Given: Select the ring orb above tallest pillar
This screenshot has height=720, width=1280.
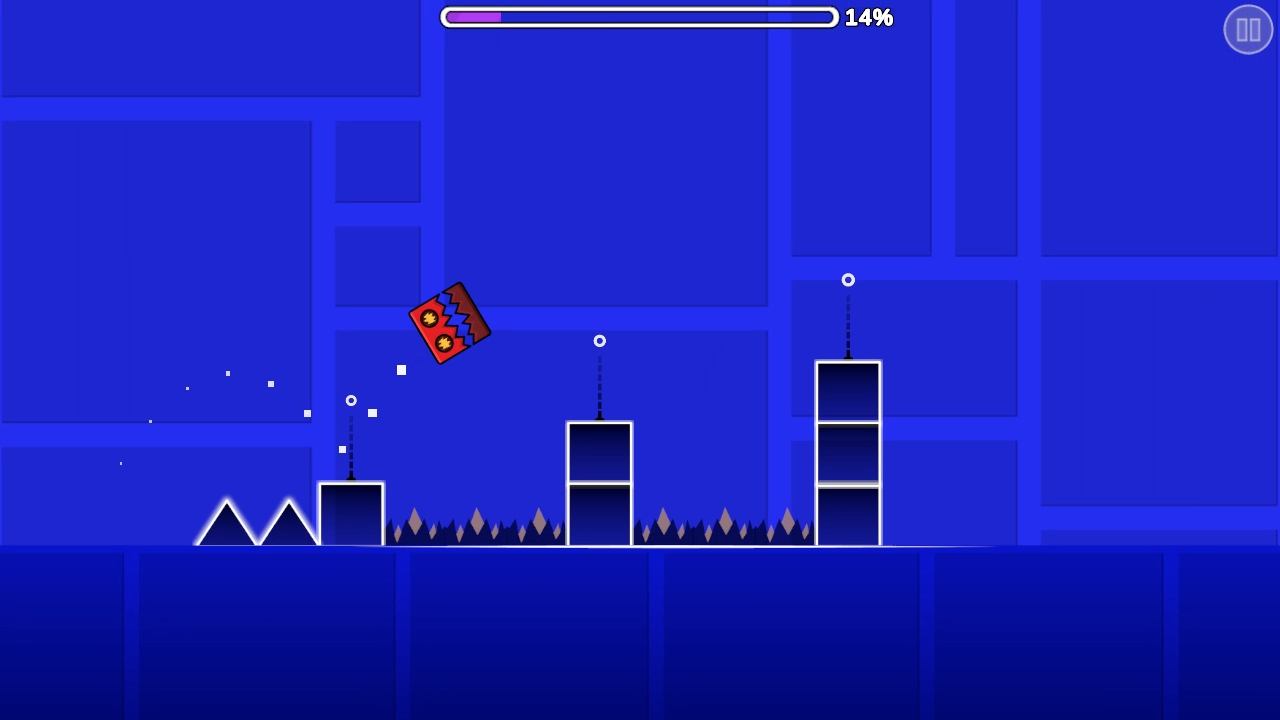Looking at the screenshot, I should [x=848, y=280].
